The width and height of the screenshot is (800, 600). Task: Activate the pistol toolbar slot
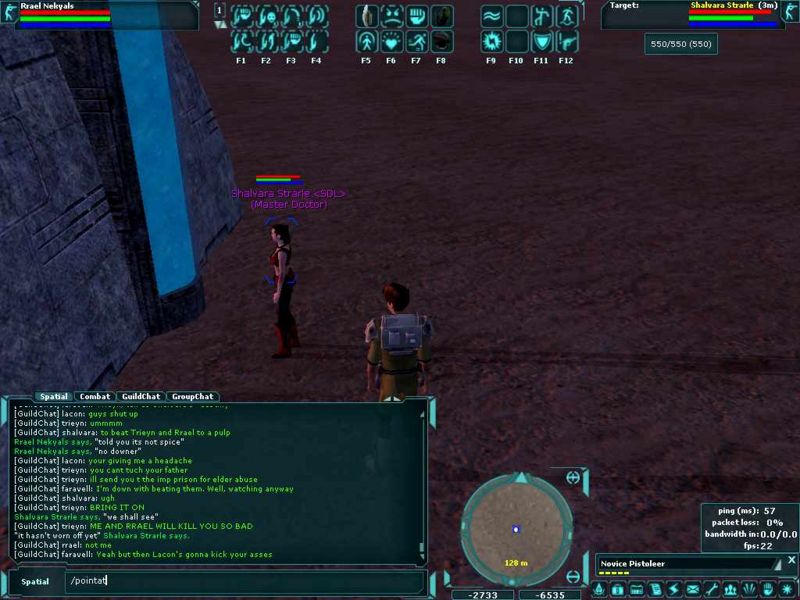coord(567,42)
